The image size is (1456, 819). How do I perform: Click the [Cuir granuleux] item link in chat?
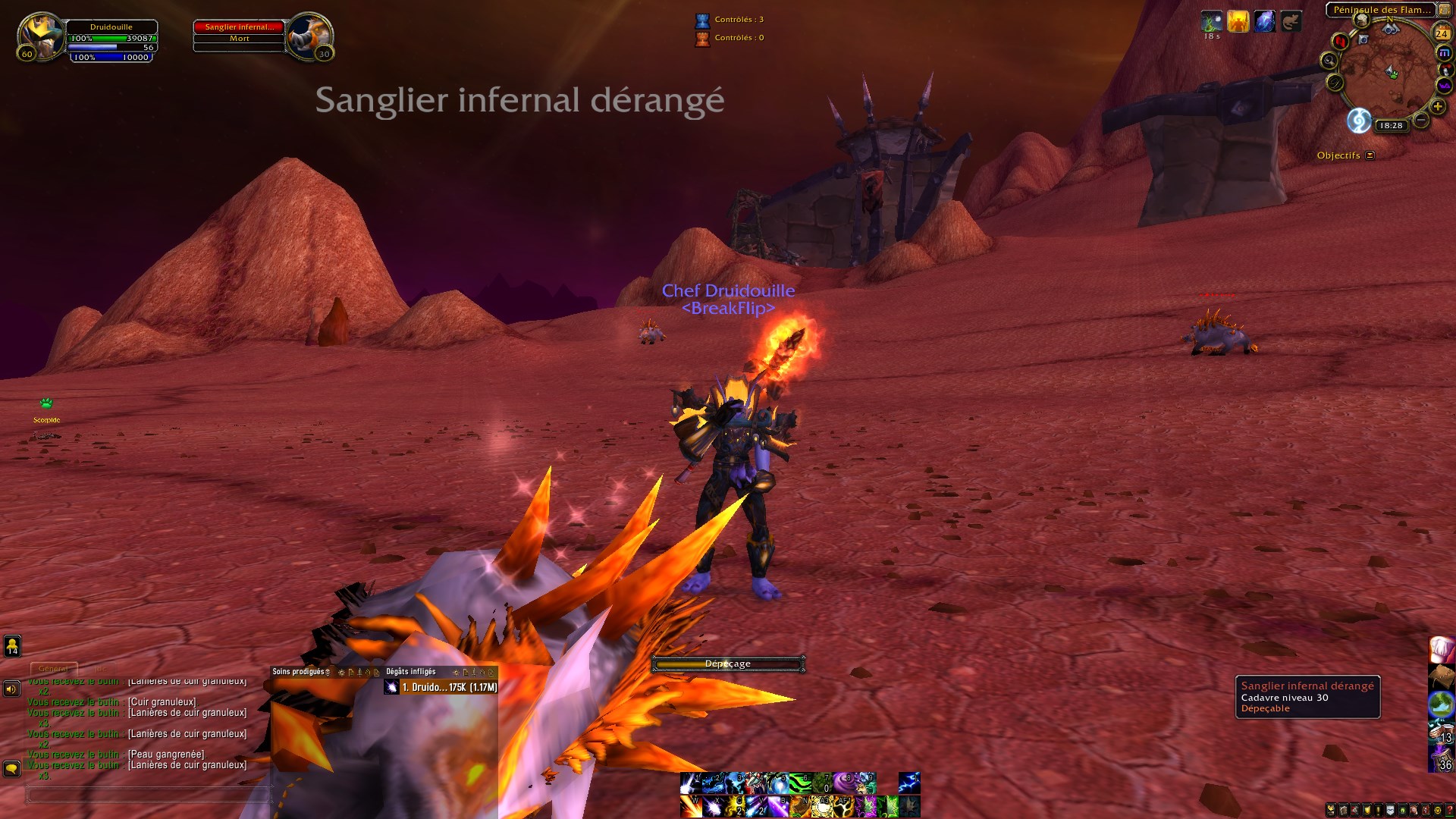163,702
